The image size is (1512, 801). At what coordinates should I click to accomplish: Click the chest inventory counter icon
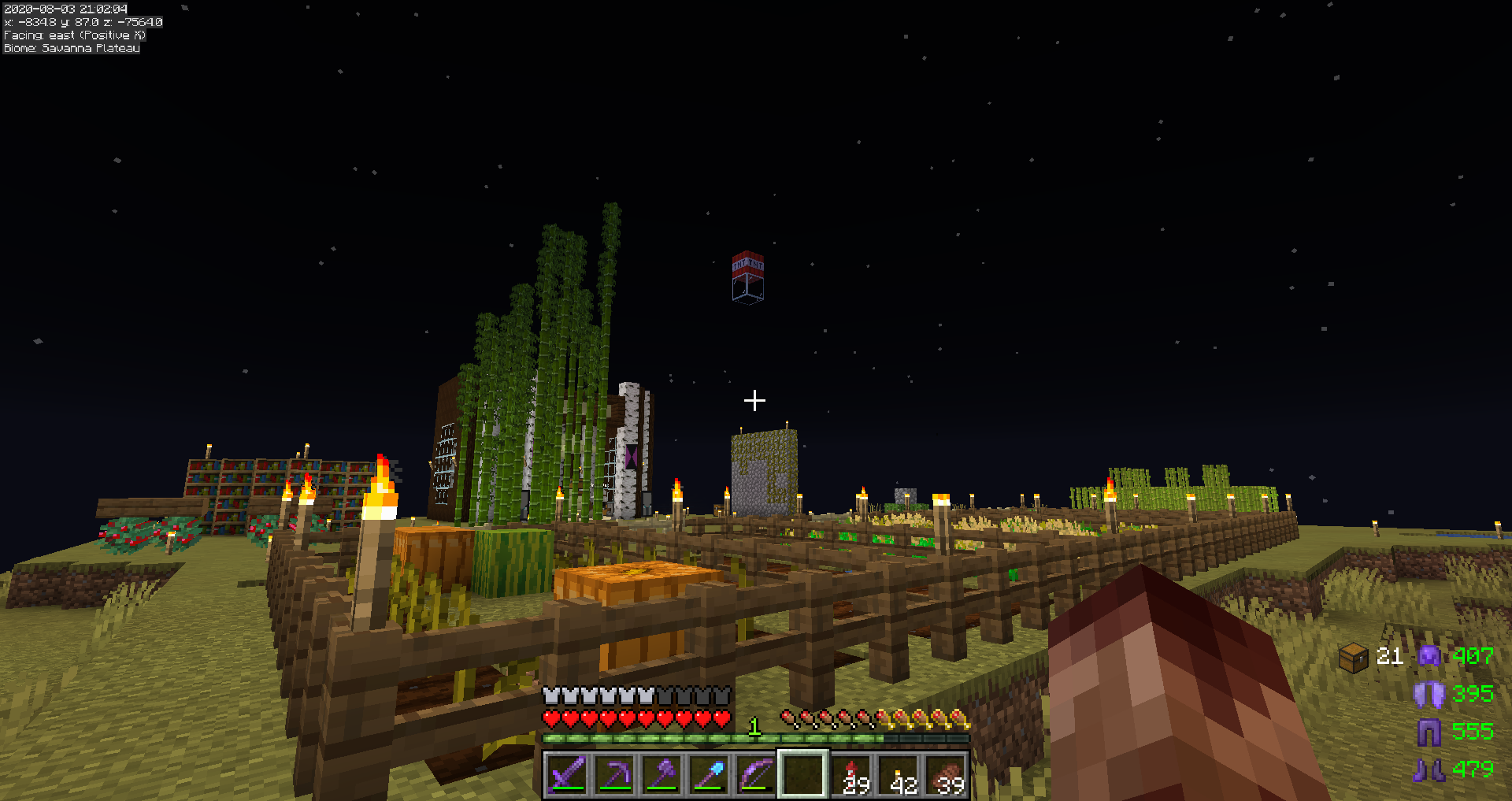click(1354, 657)
